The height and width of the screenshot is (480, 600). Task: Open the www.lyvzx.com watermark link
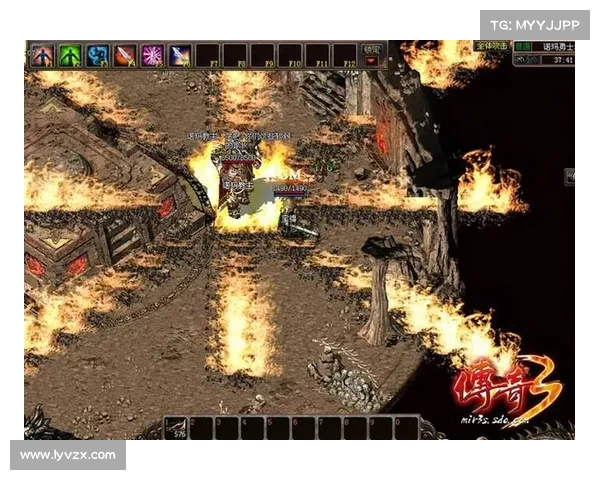click(x=68, y=455)
